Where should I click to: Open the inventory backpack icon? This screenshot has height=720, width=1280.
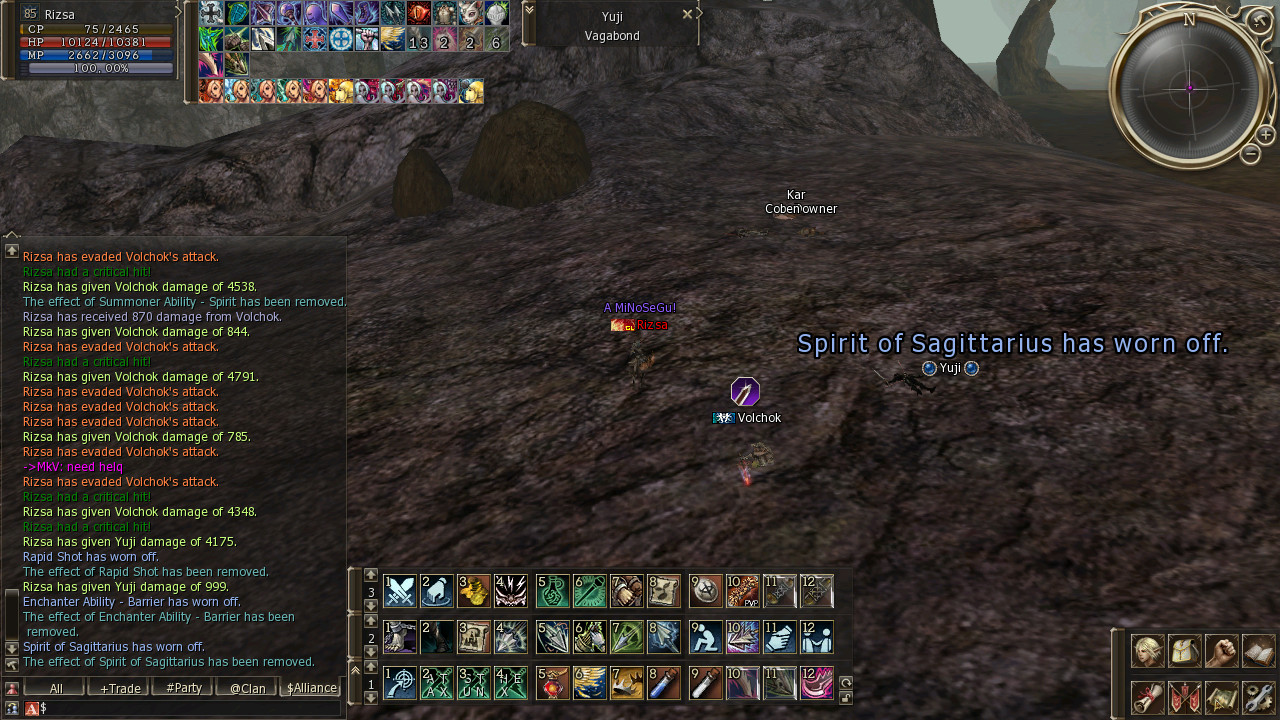coord(1185,651)
